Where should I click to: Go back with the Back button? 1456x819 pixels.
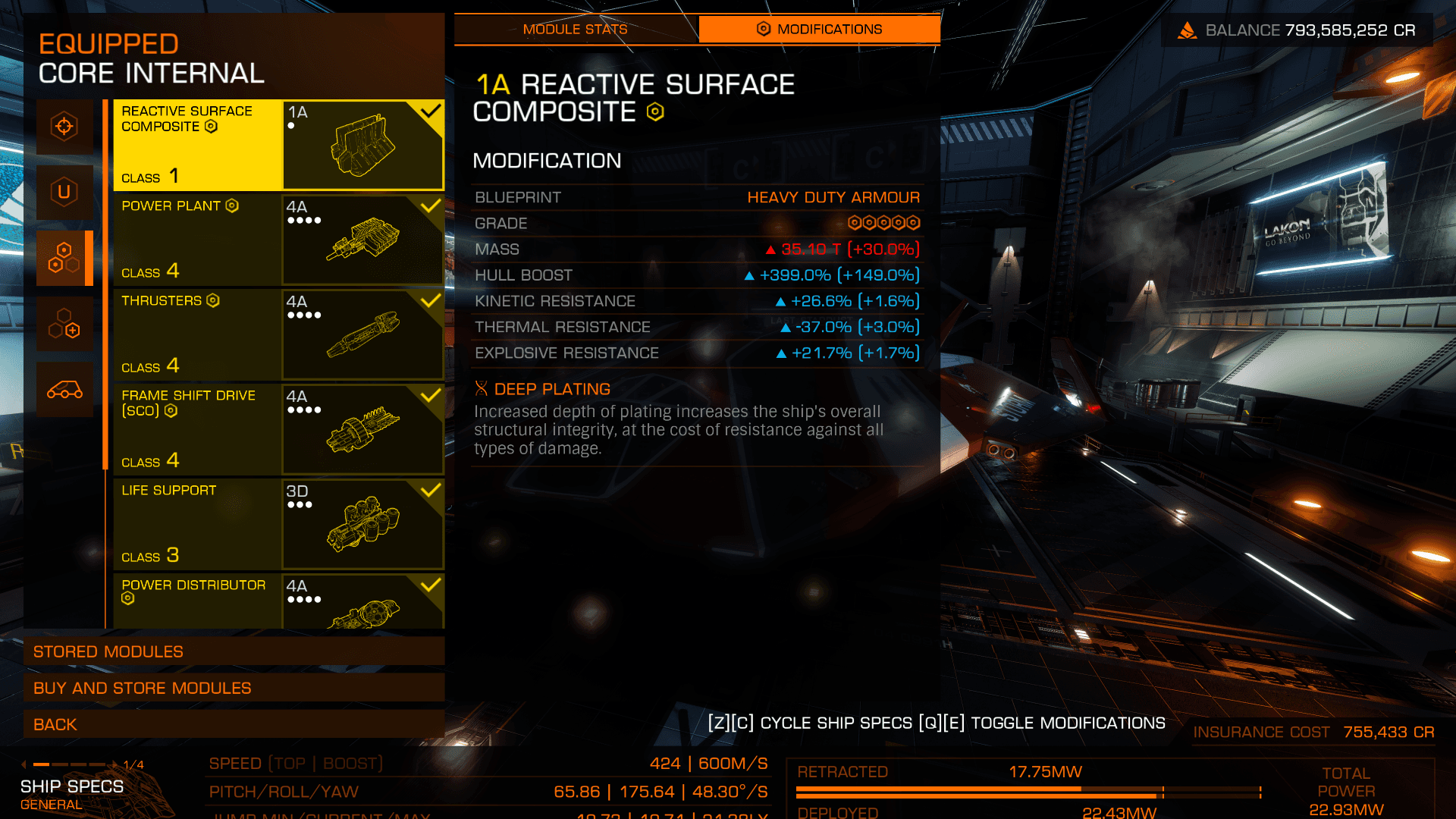tap(234, 724)
